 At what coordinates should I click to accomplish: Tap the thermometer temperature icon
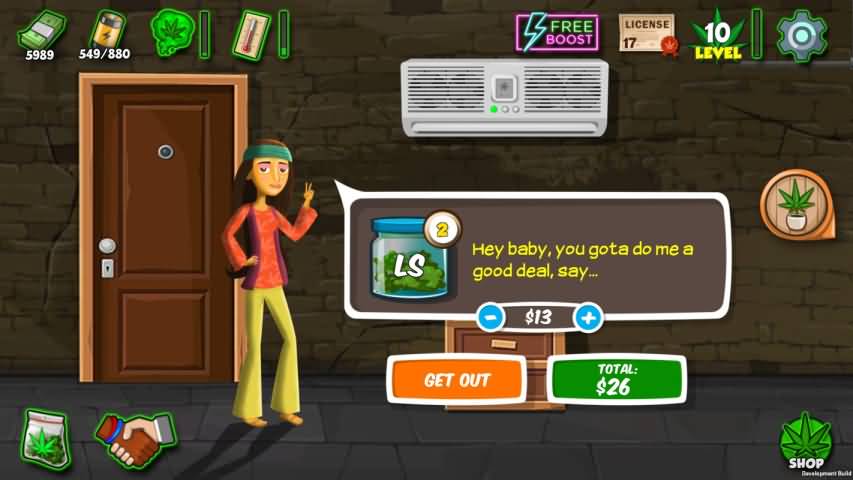(x=248, y=33)
